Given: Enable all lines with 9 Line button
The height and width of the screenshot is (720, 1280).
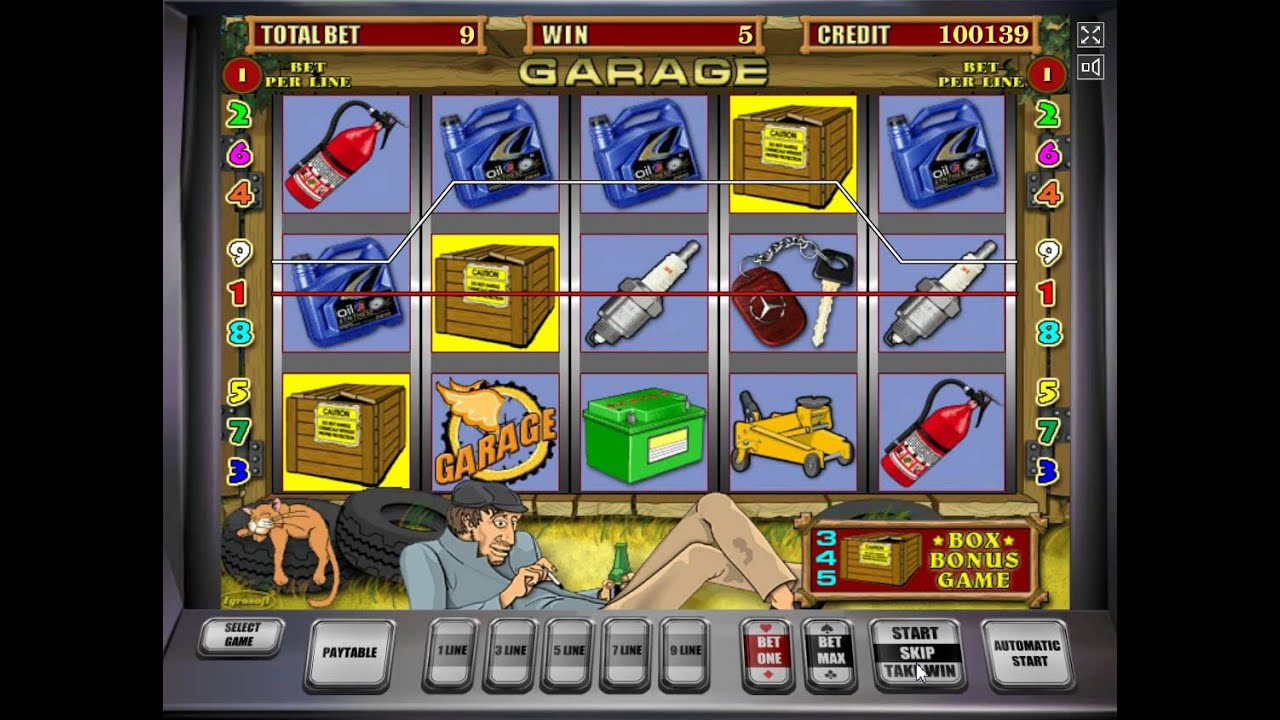Looking at the screenshot, I should [685, 651].
